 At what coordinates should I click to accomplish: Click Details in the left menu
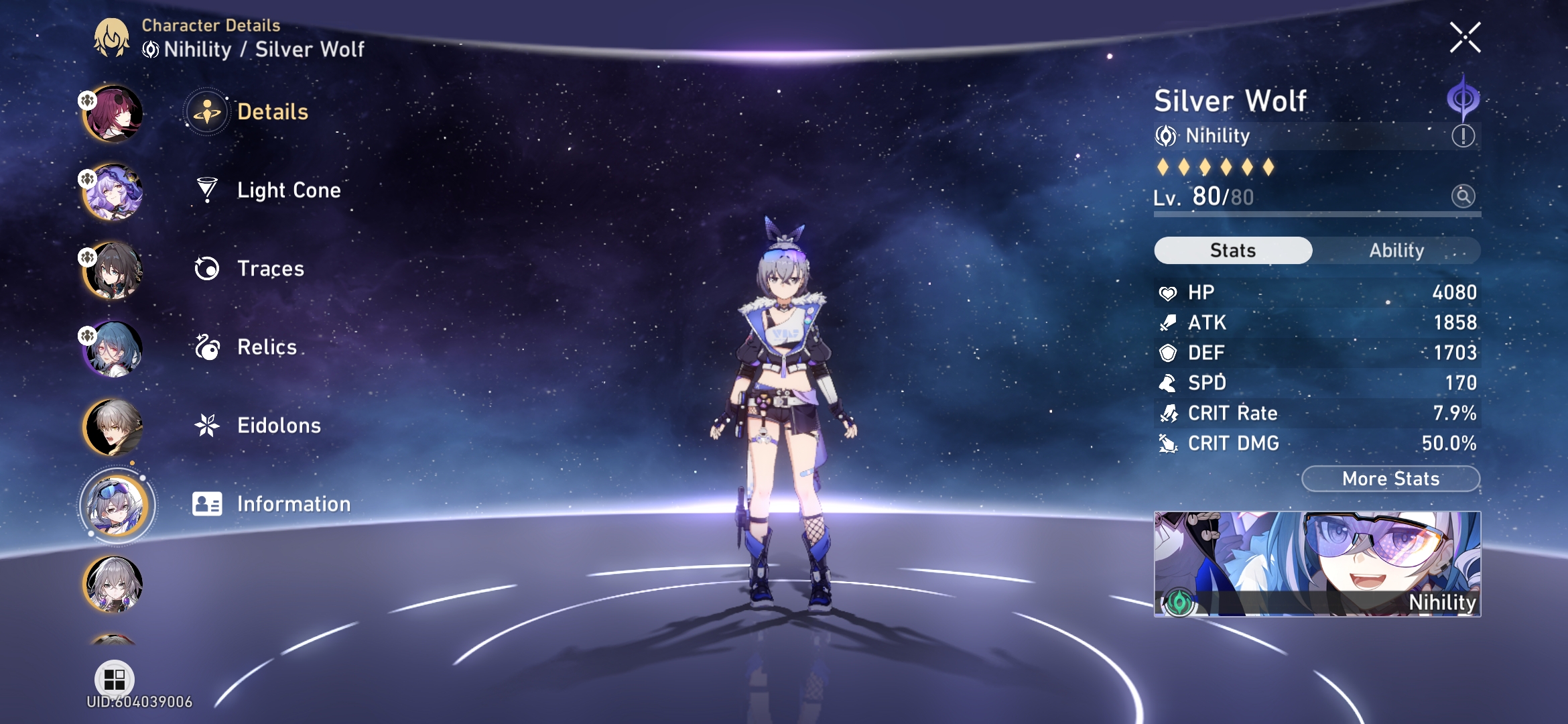(x=271, y=113)
